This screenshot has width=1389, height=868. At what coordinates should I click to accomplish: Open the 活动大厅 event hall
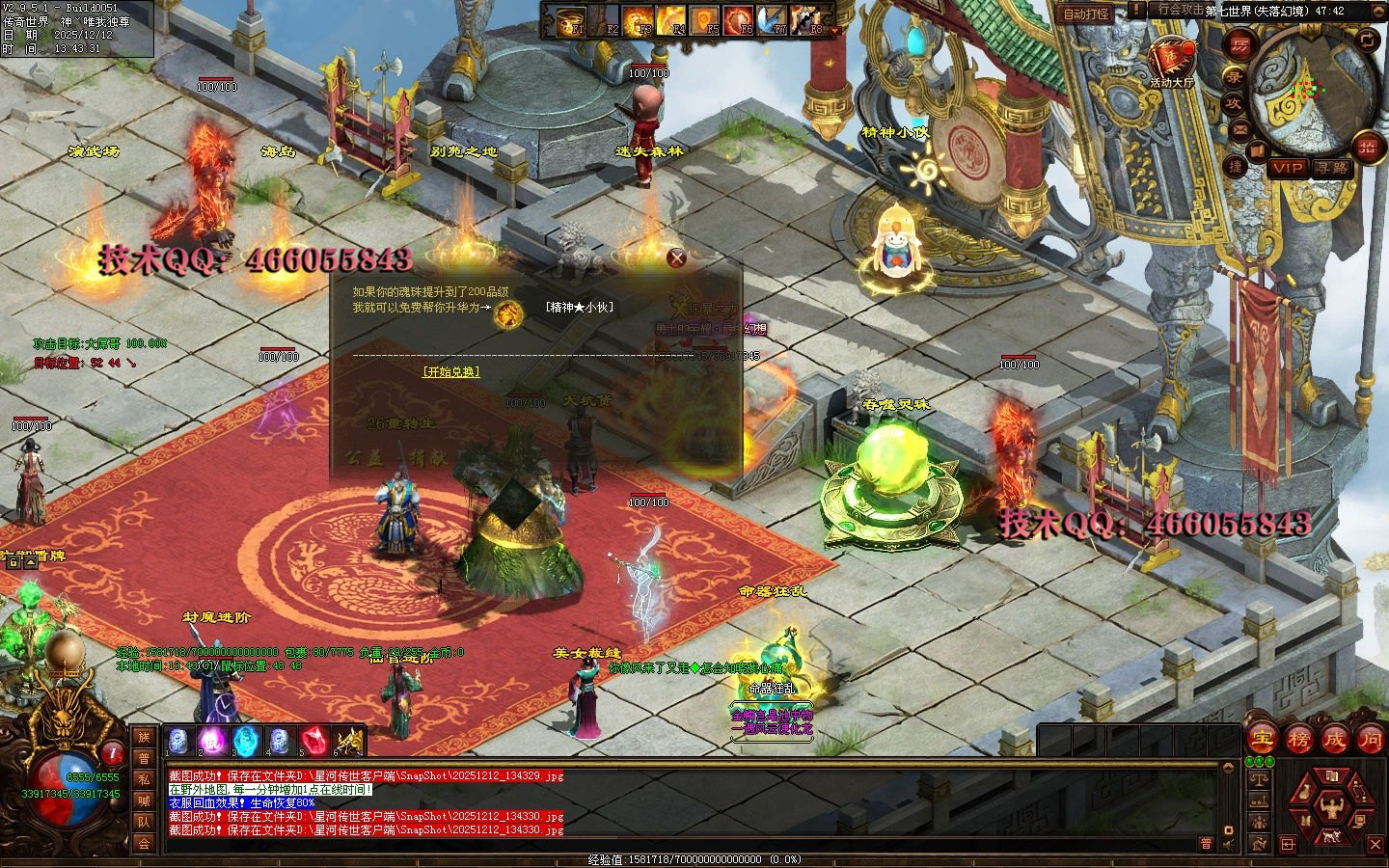1171,58
